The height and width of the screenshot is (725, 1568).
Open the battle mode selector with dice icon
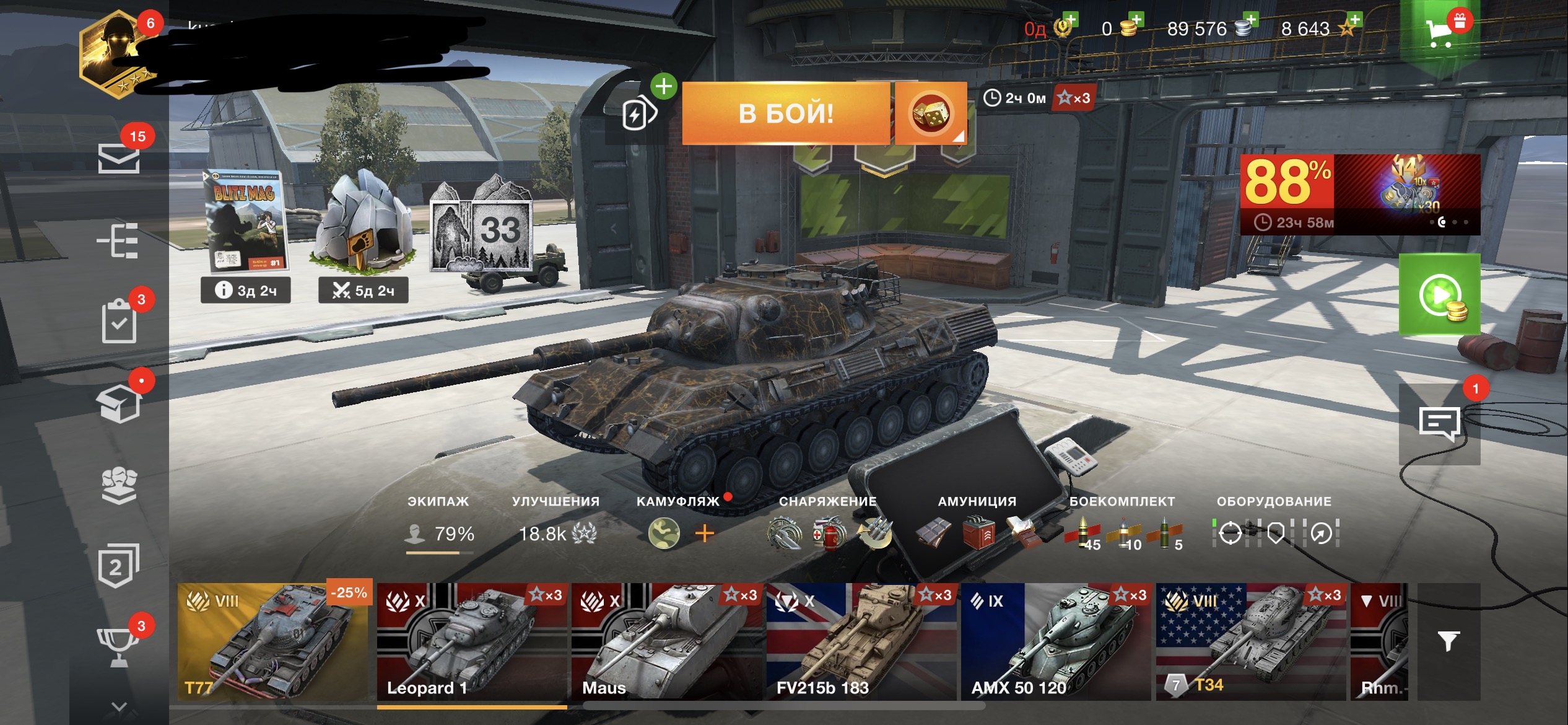pos(930,113)
